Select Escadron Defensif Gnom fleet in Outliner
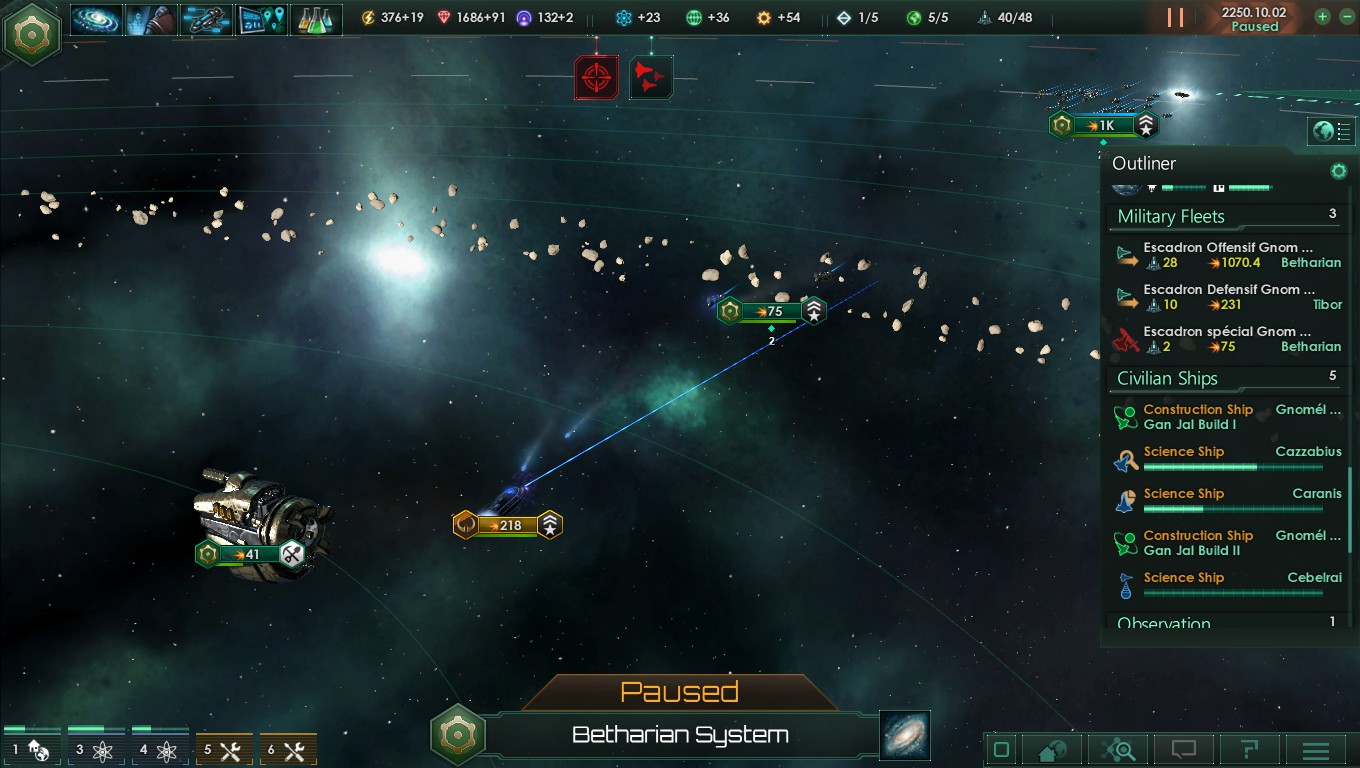 1227,297
